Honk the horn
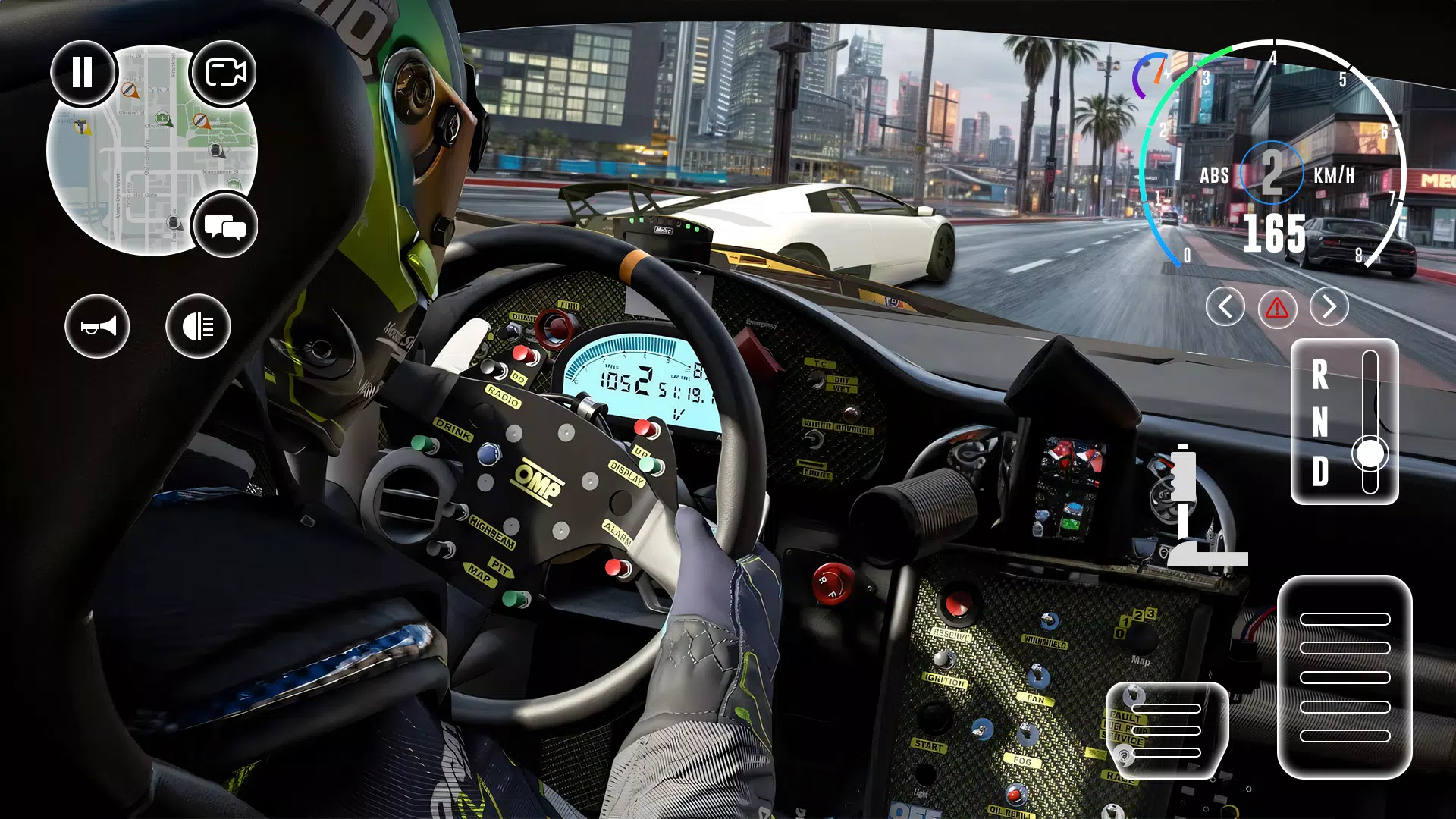Screen dimensions: 1456x819 click(97, 325)
